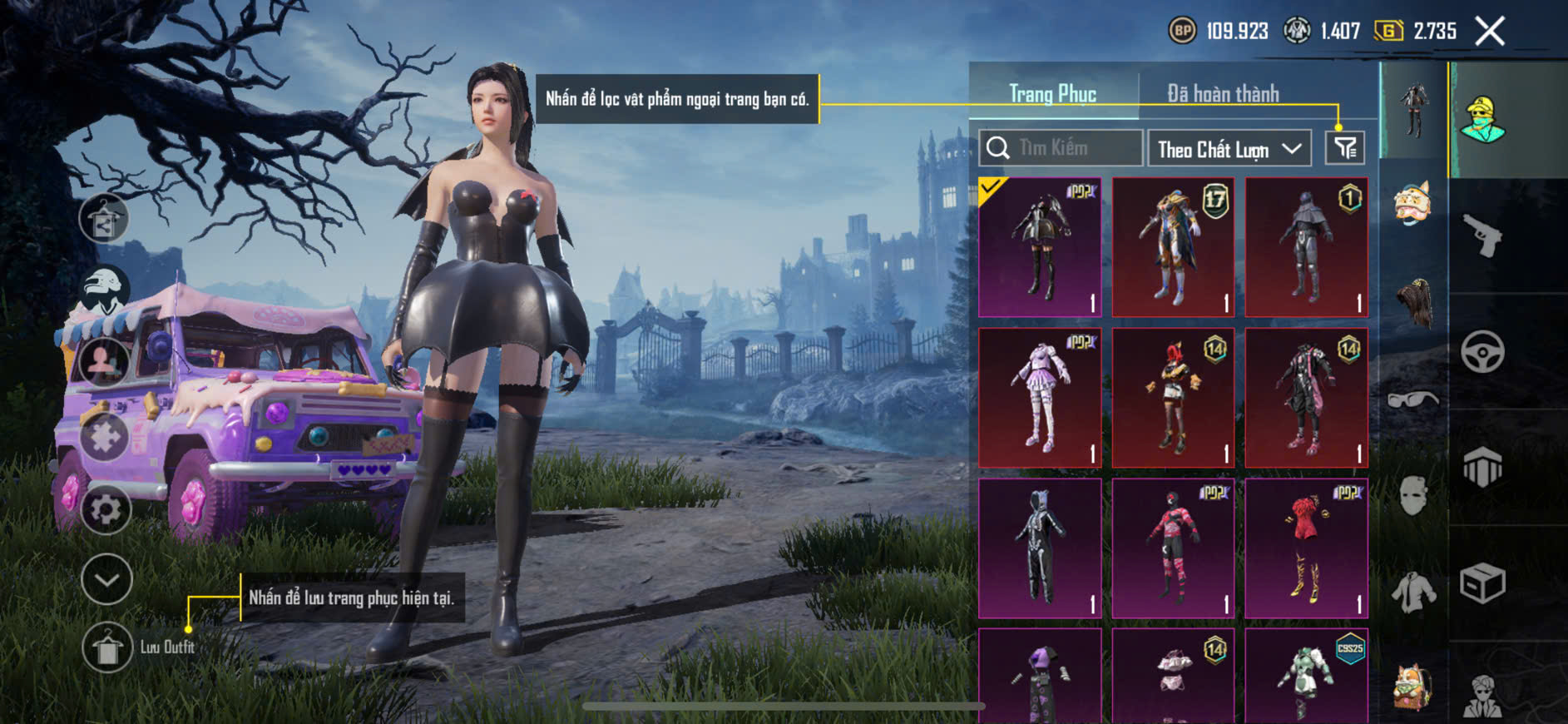Open the hairstyle category
Viewport: 1568px width, 724px height.
coord(1413,303)
